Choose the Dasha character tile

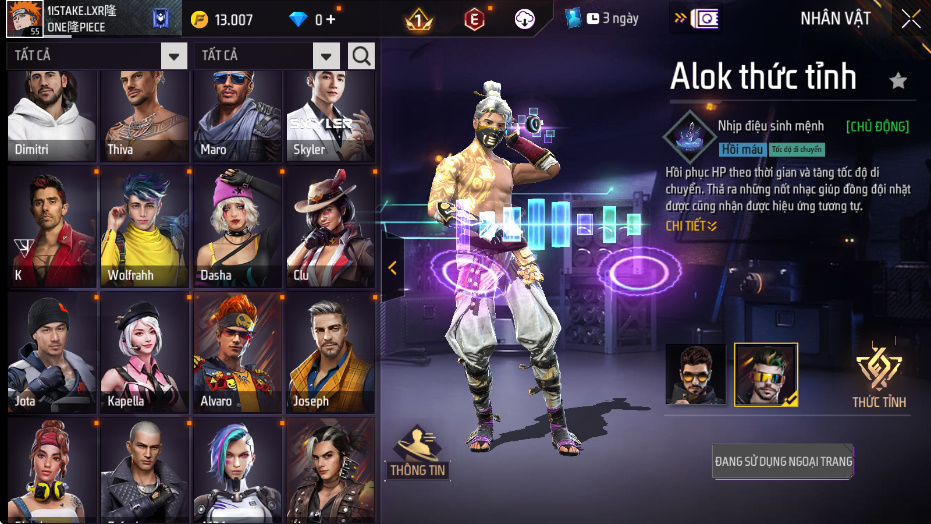click(x=238, y=228)
